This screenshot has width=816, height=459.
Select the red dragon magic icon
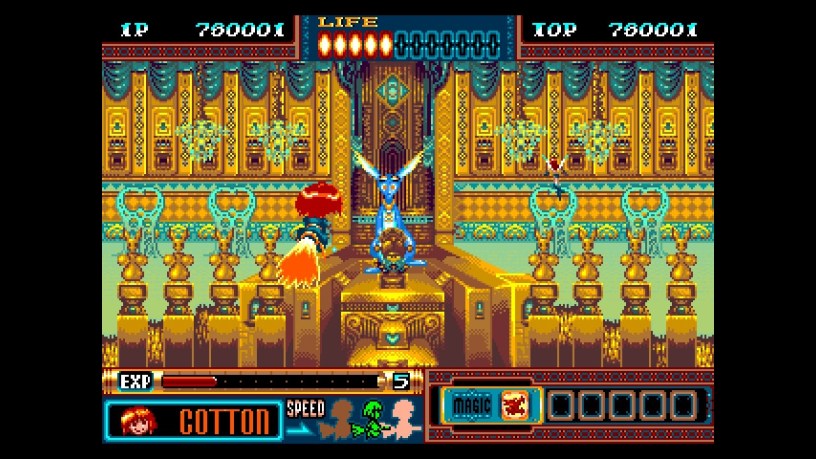pyautogui.click(x=515, y=406)
